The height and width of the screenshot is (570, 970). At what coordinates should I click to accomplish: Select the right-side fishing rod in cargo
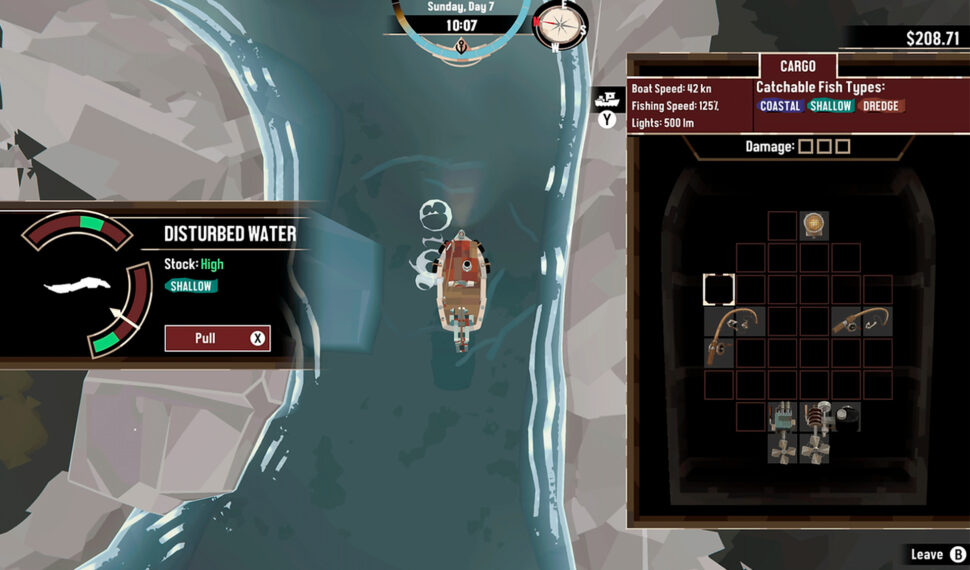point(861,321)
